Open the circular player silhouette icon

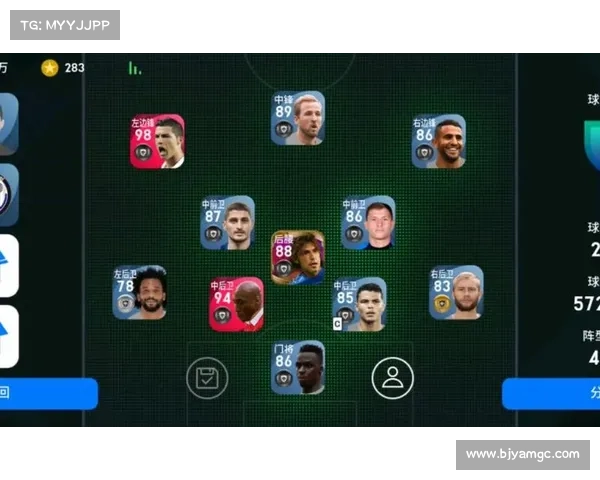tap(392, 377)
